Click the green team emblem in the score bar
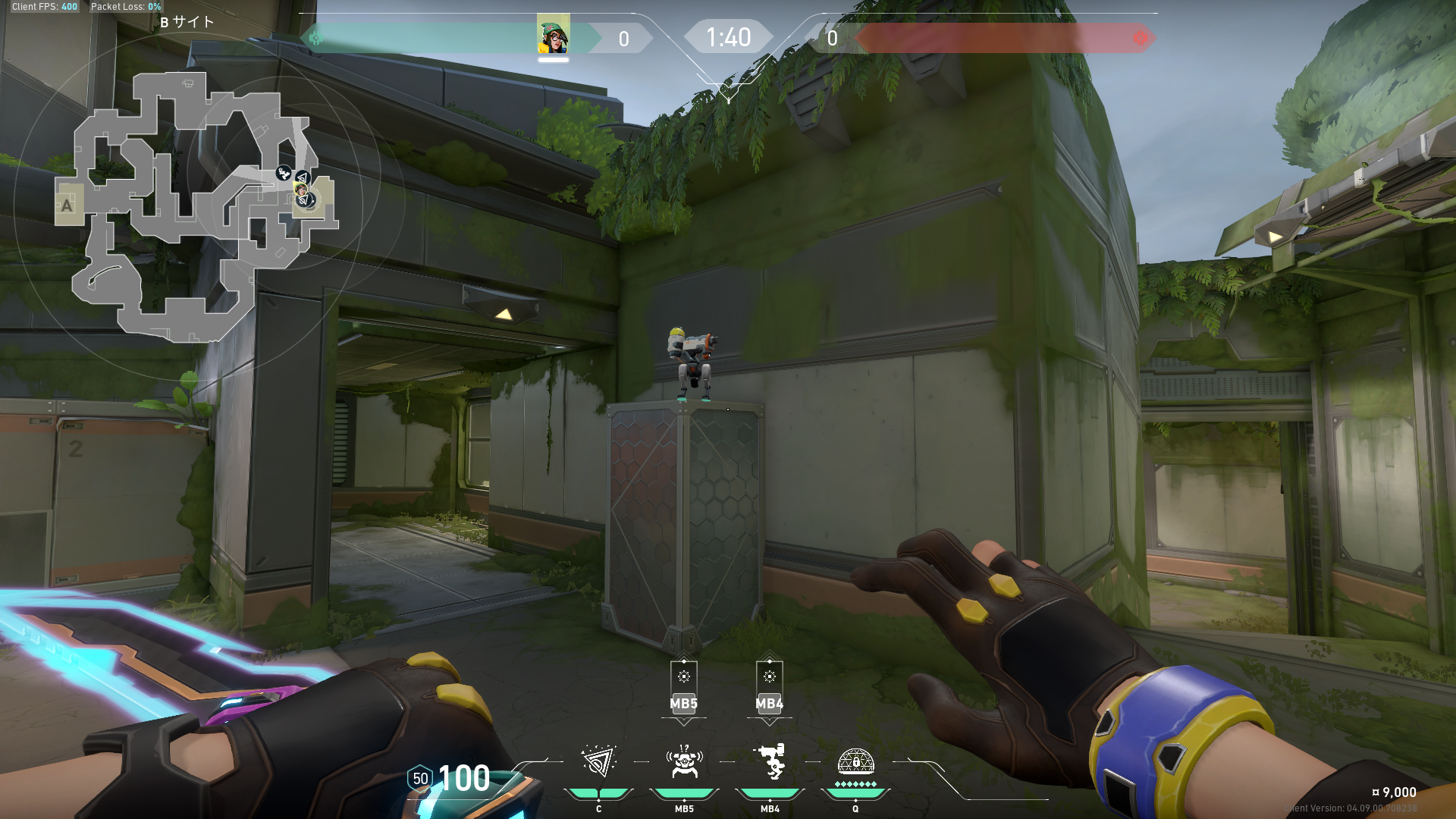Image resolution: width=1456 pixels, height=819 pixels. click(315, 38)
